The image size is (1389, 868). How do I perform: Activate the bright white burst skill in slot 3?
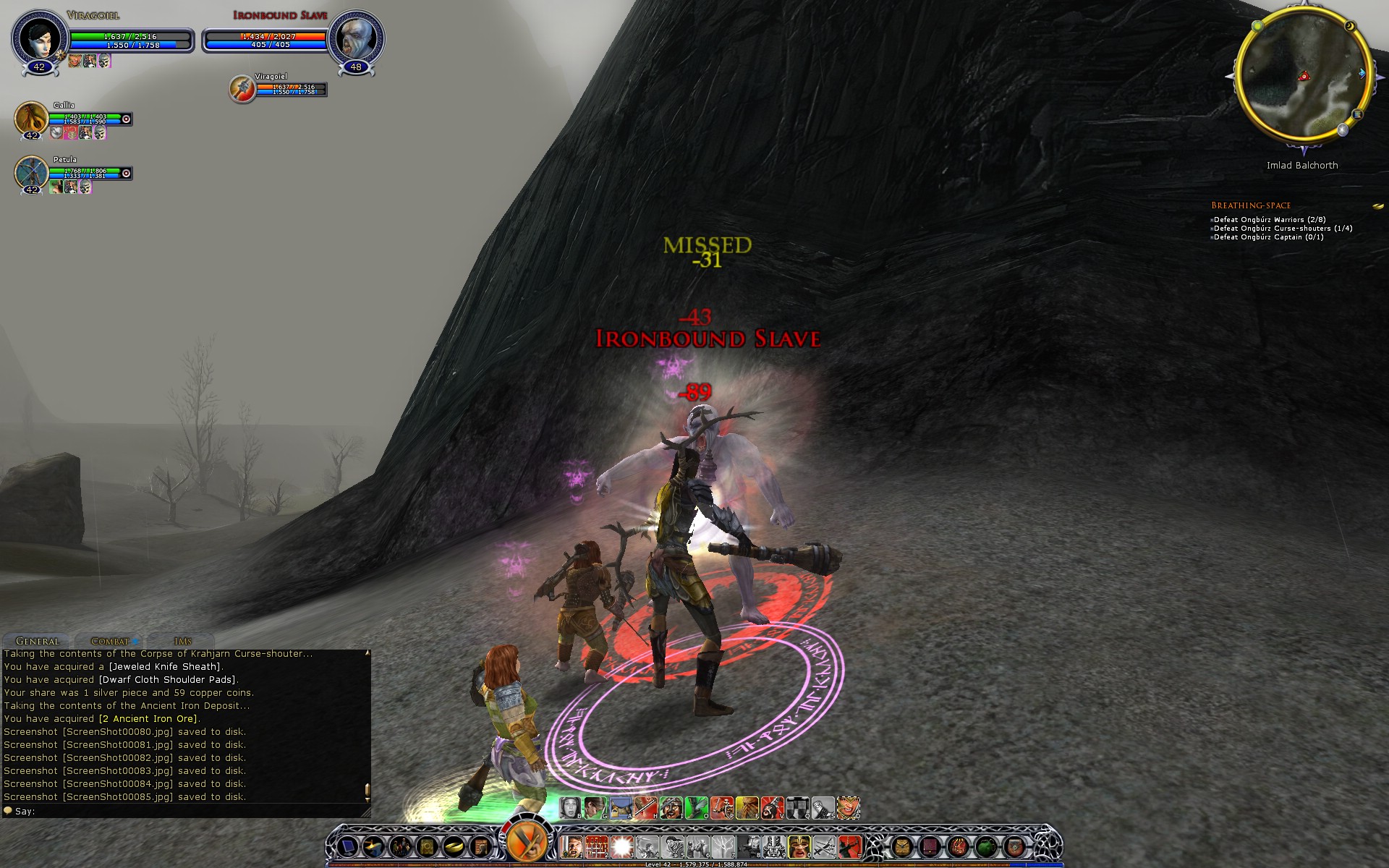coord(621,845)
